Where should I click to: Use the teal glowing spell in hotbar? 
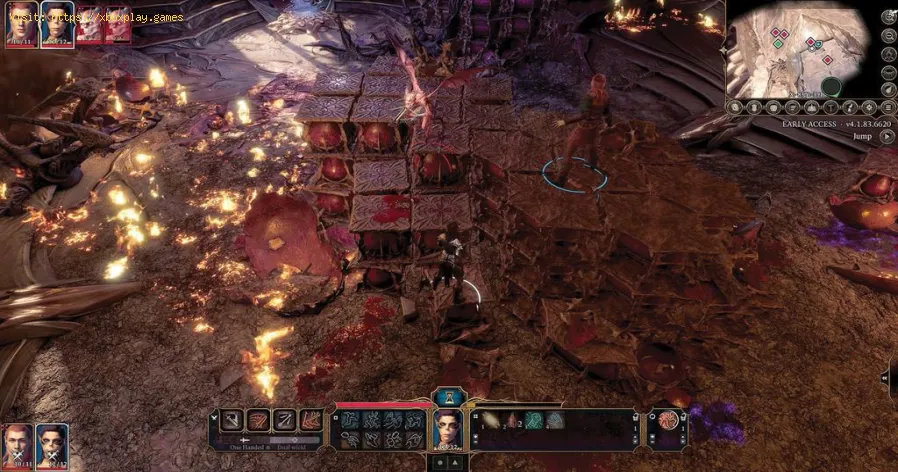pos(534,421)
